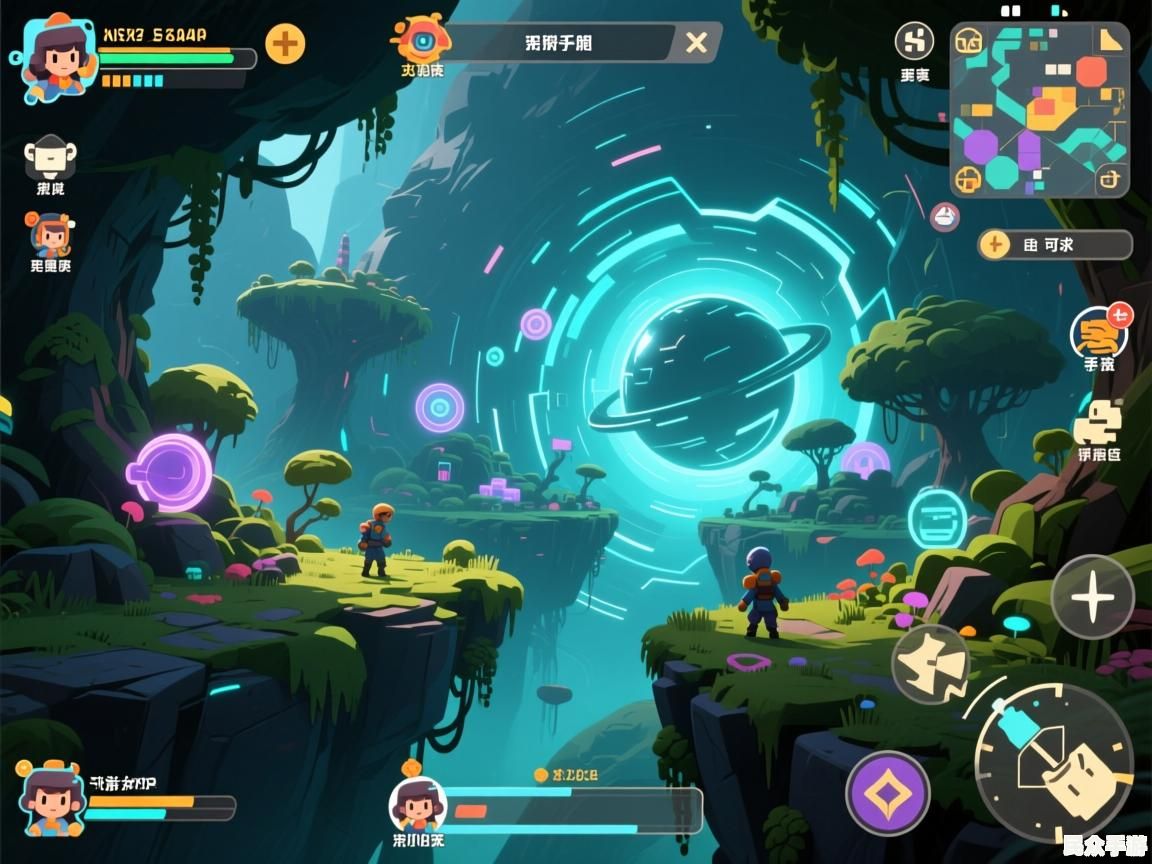This screenshot has width=1152, height=864.
Task: Open the minimap
Action: [x=1040, y=109]
